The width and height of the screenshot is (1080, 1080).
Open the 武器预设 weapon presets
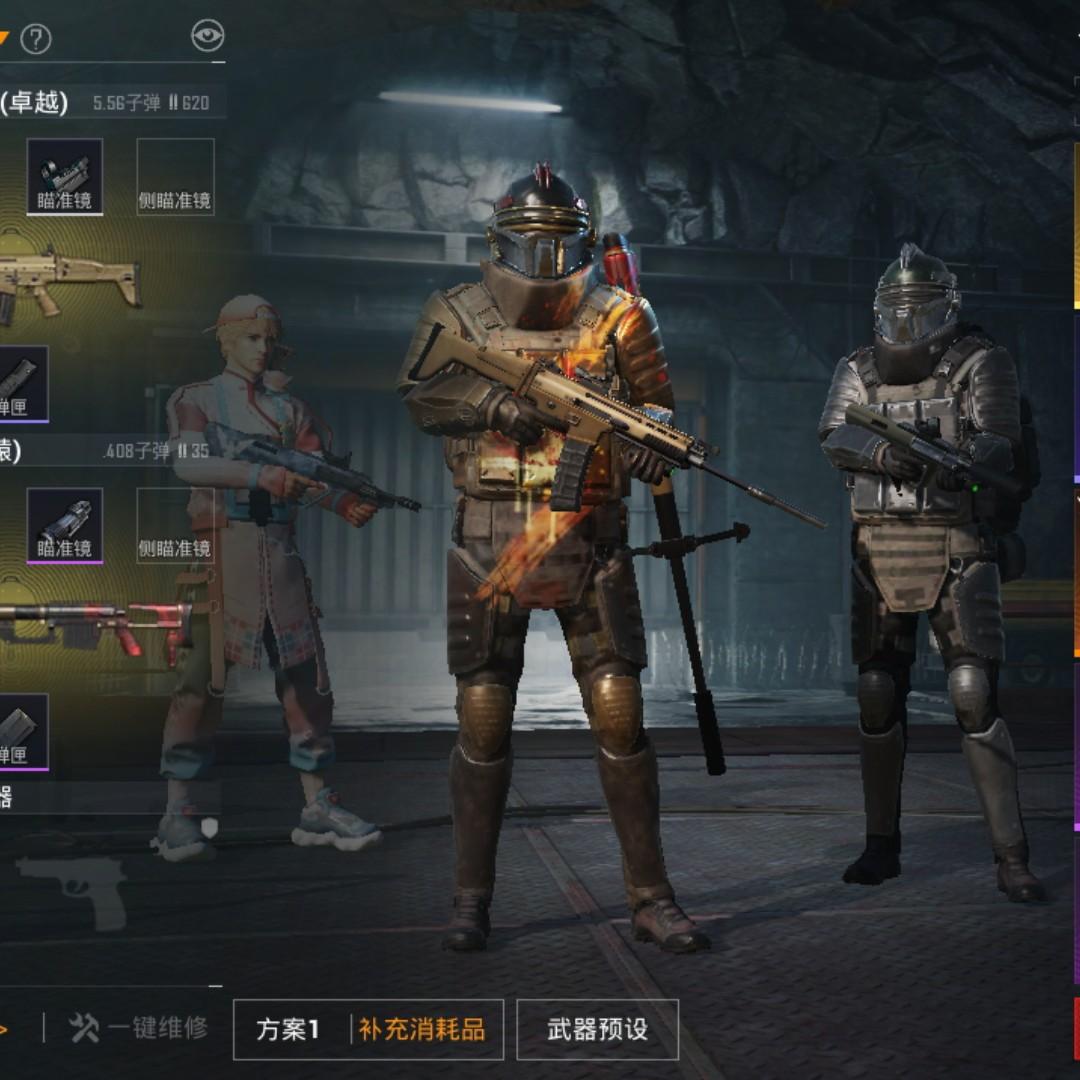597,1029
